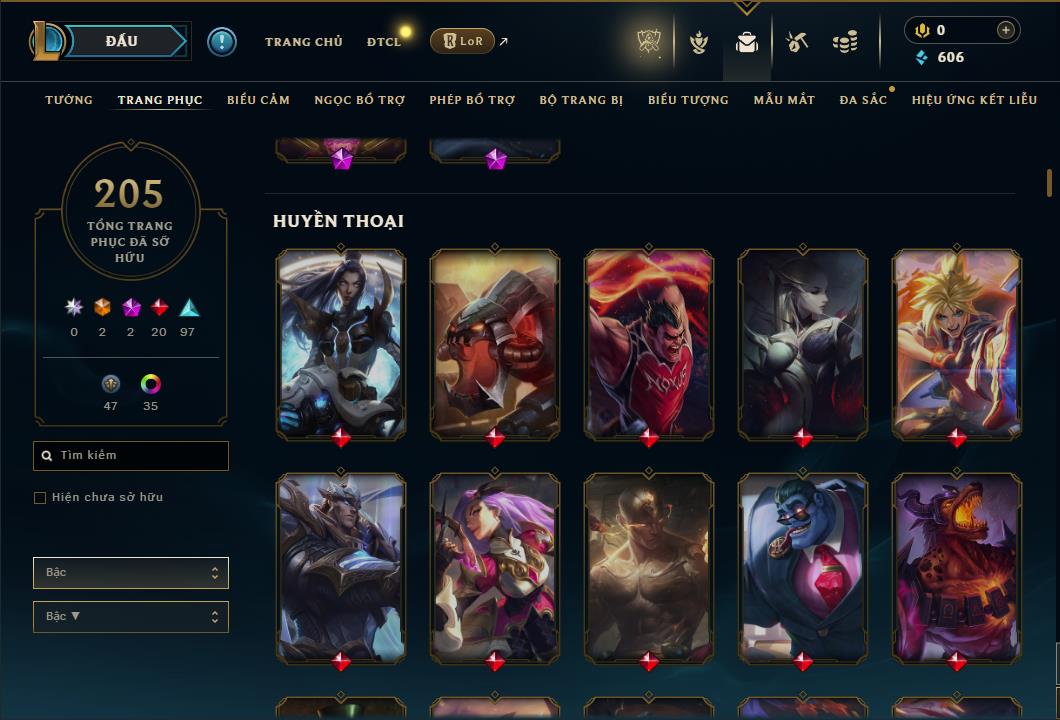Toggle the Hiện chưa sở hữu checkbox
Screen dimensions: 1060x720
tap(40, 498)
